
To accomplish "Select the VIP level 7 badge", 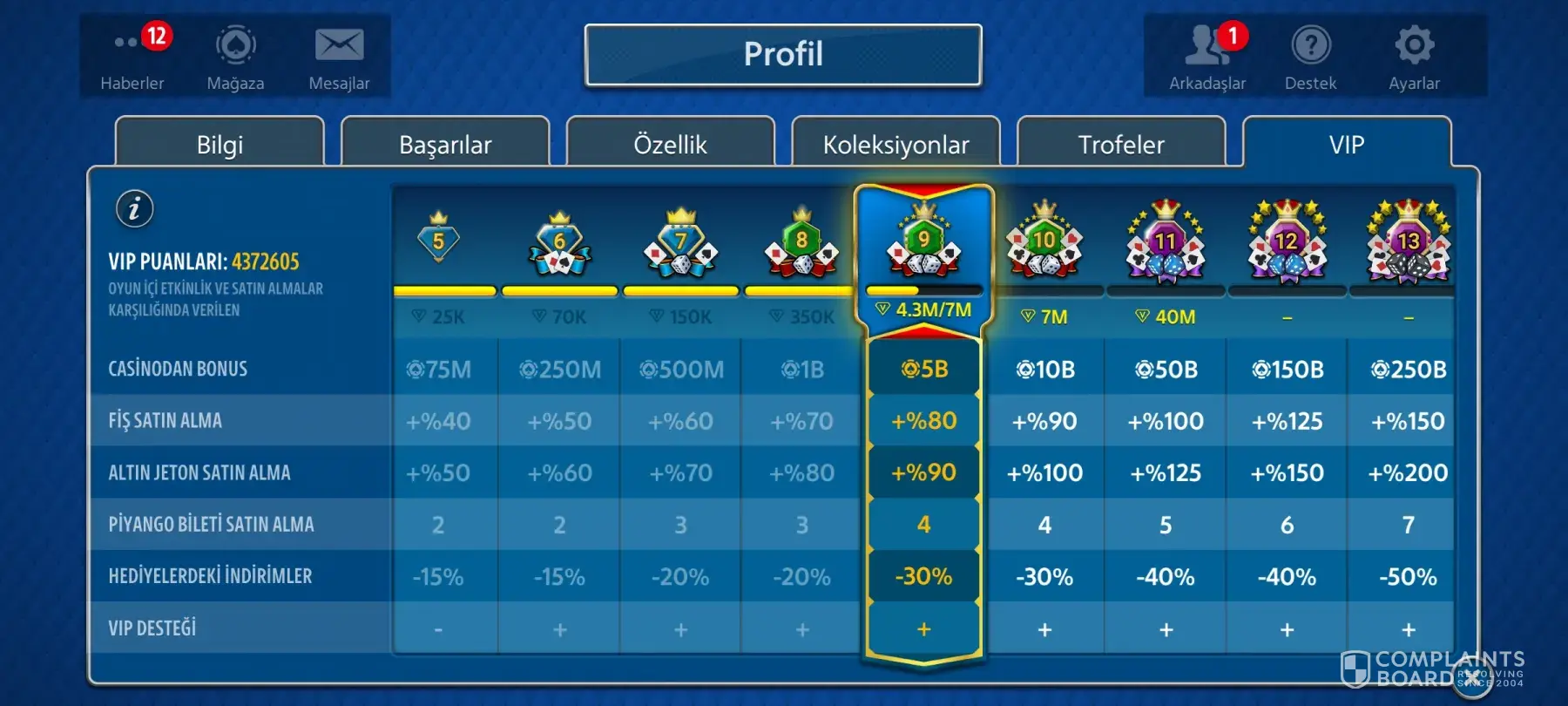I will click(680, 242).
